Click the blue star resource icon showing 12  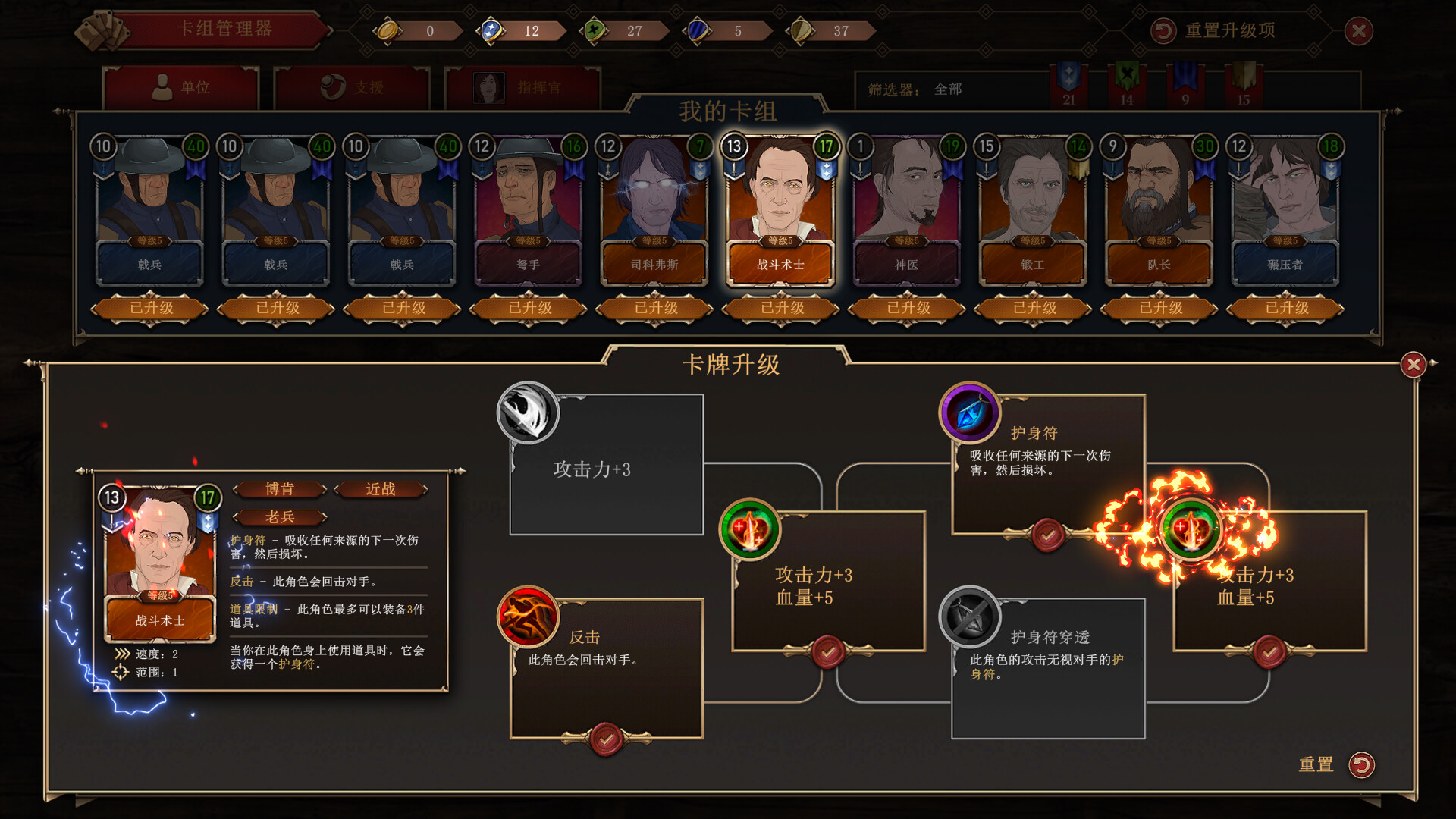[492, 30]
